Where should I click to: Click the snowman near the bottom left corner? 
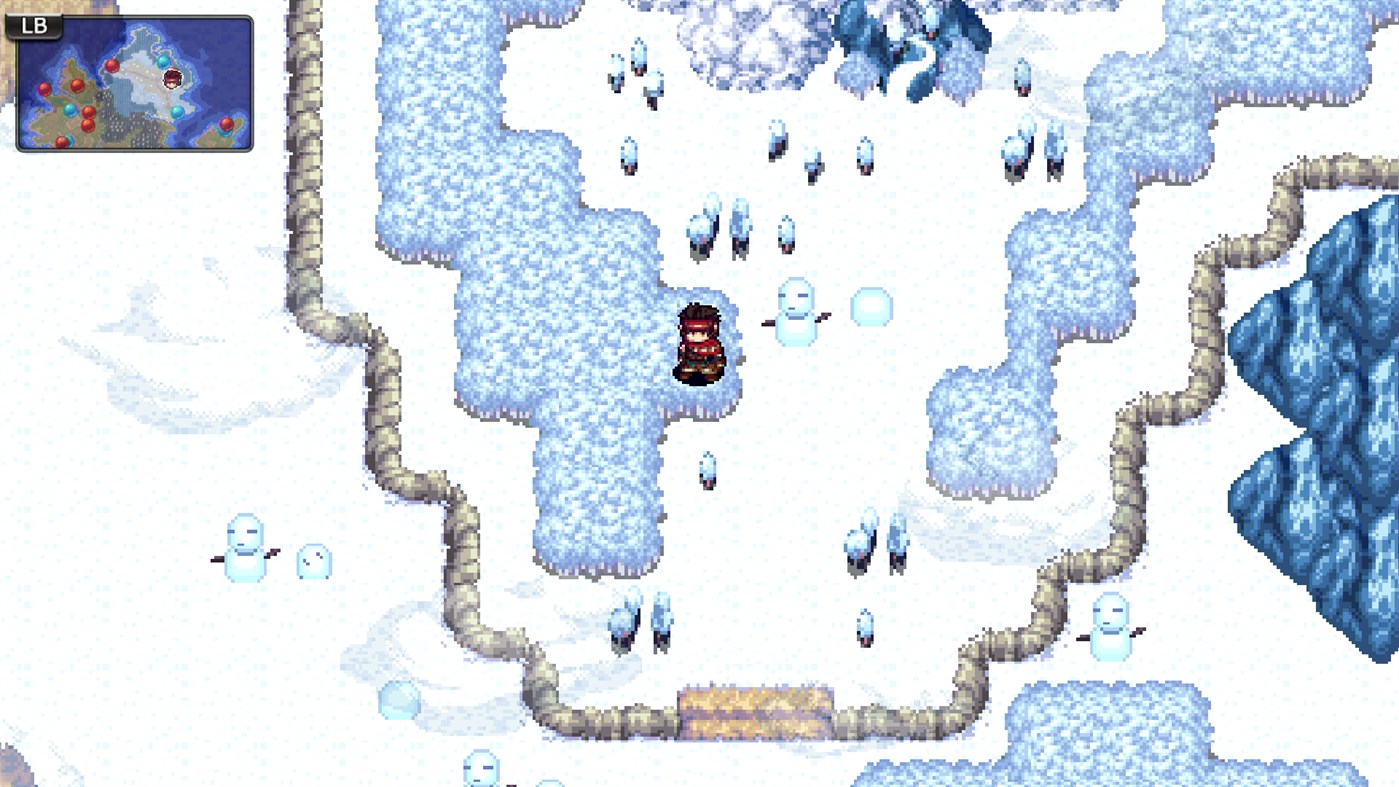(x=243, y=545)
